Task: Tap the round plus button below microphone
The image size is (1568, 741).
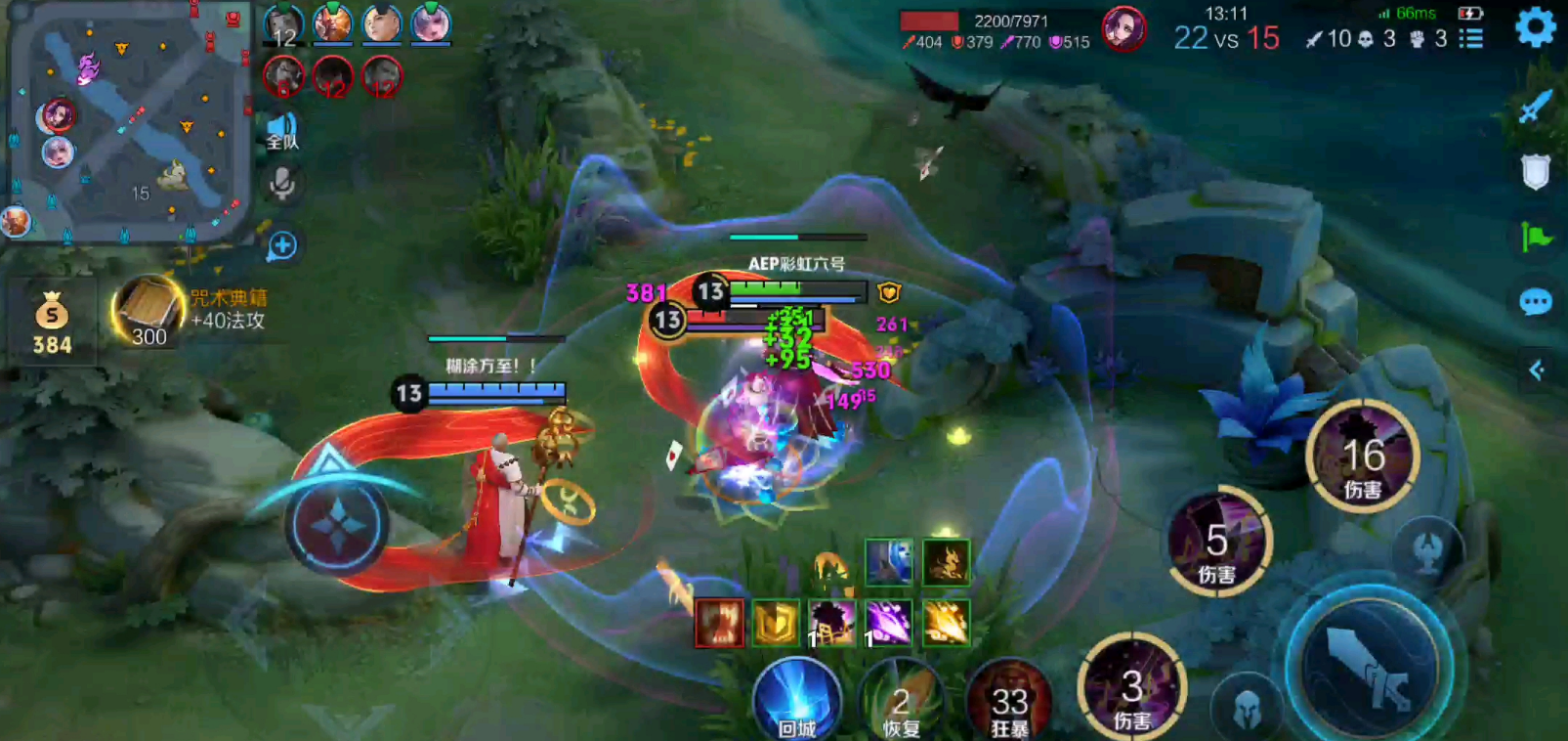Action: (282, 245)
